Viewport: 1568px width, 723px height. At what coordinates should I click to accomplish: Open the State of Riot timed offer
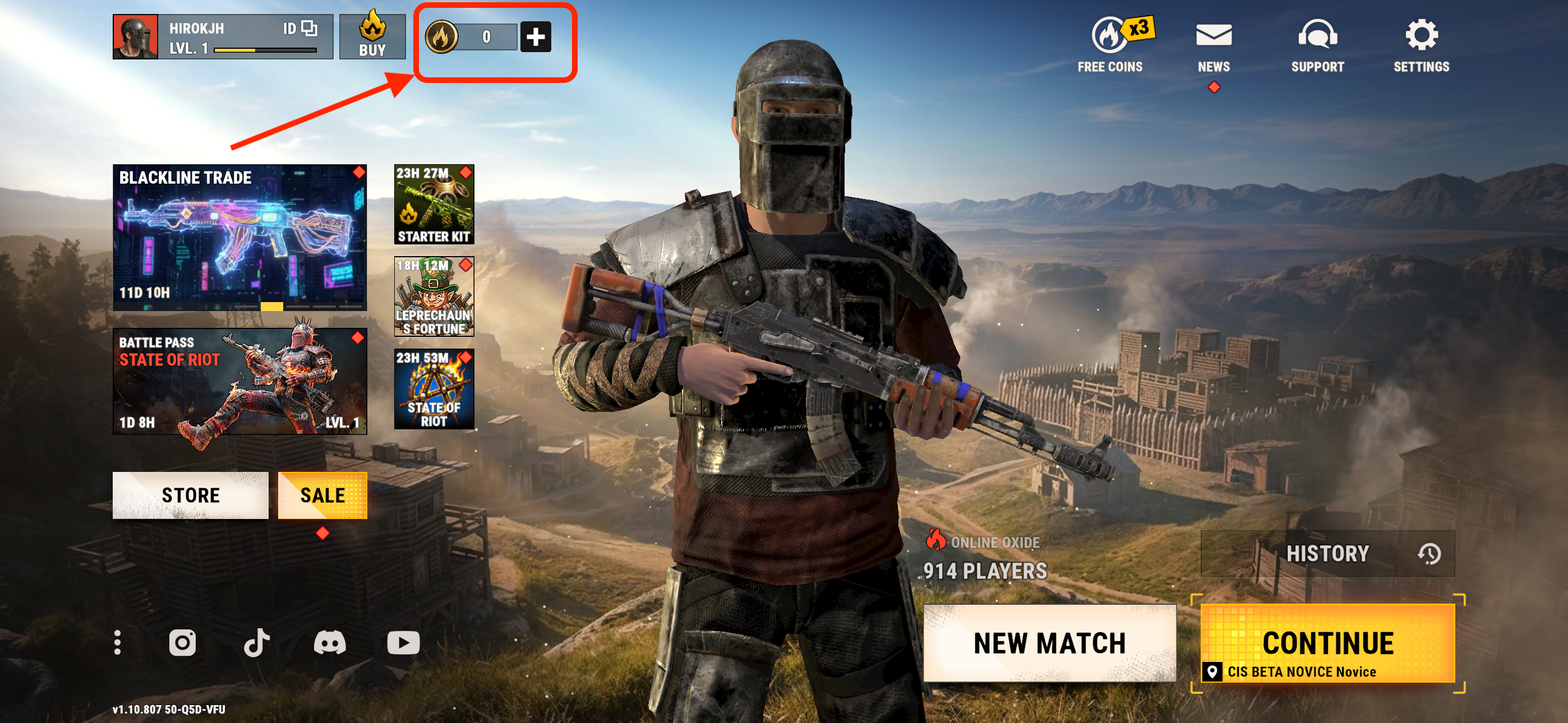(x=433, y=389)
